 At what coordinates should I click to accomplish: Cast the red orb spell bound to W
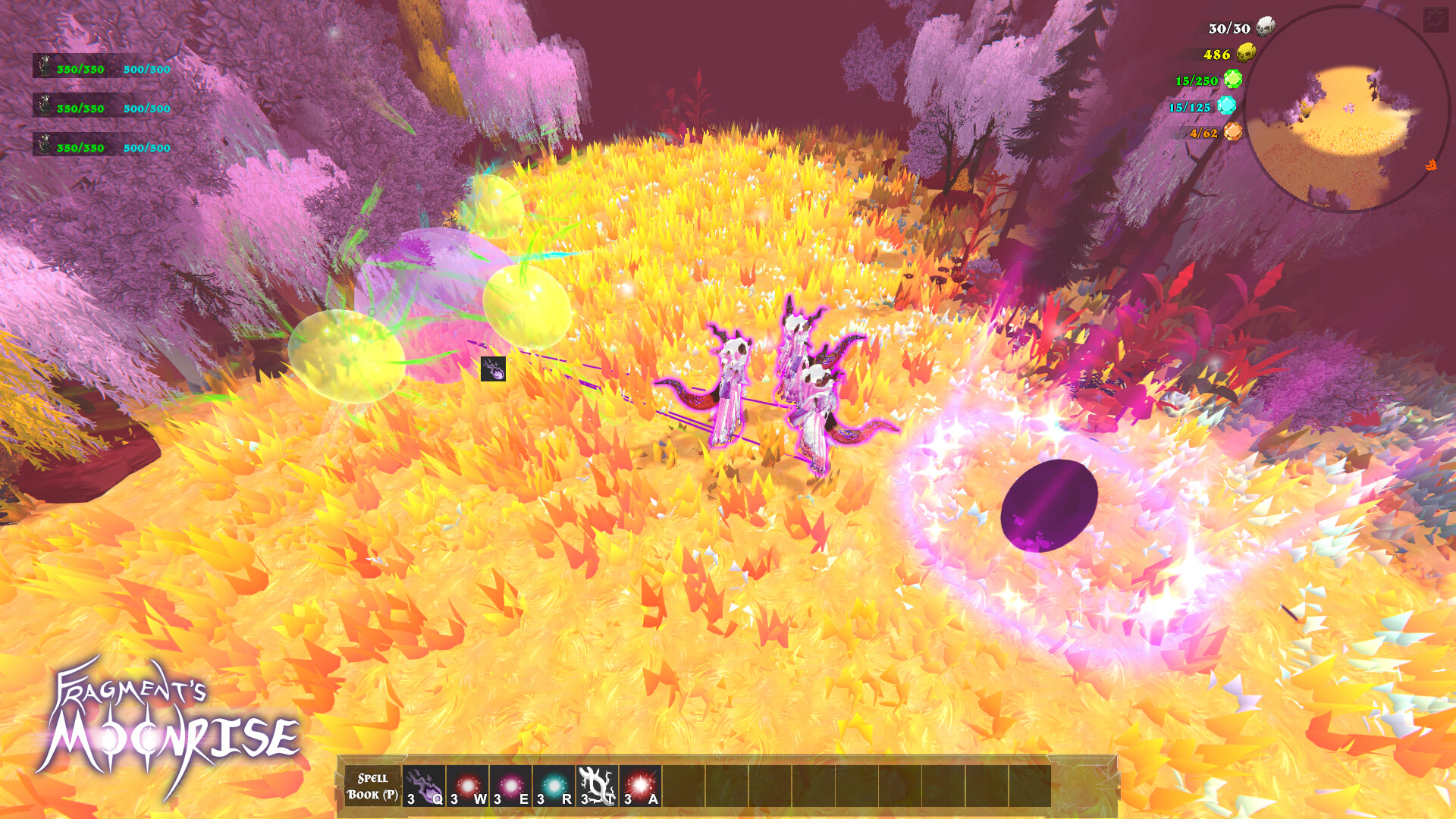coord(467,786)
